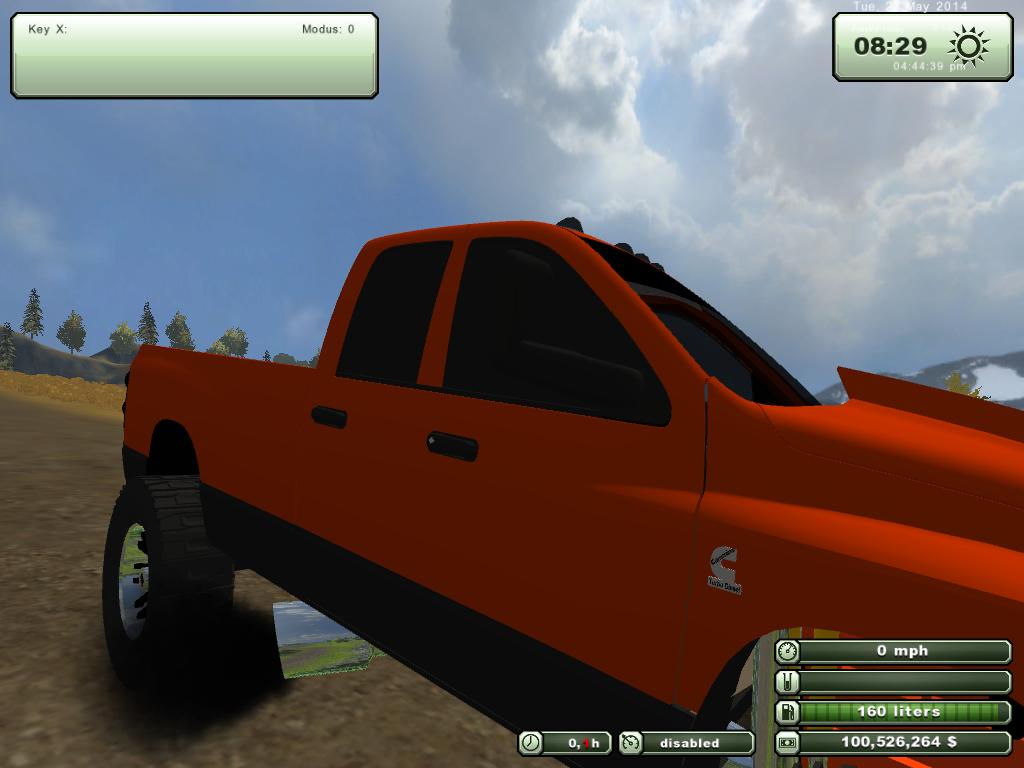
Task: Click the Key X help panel
Action: (194, 55)
